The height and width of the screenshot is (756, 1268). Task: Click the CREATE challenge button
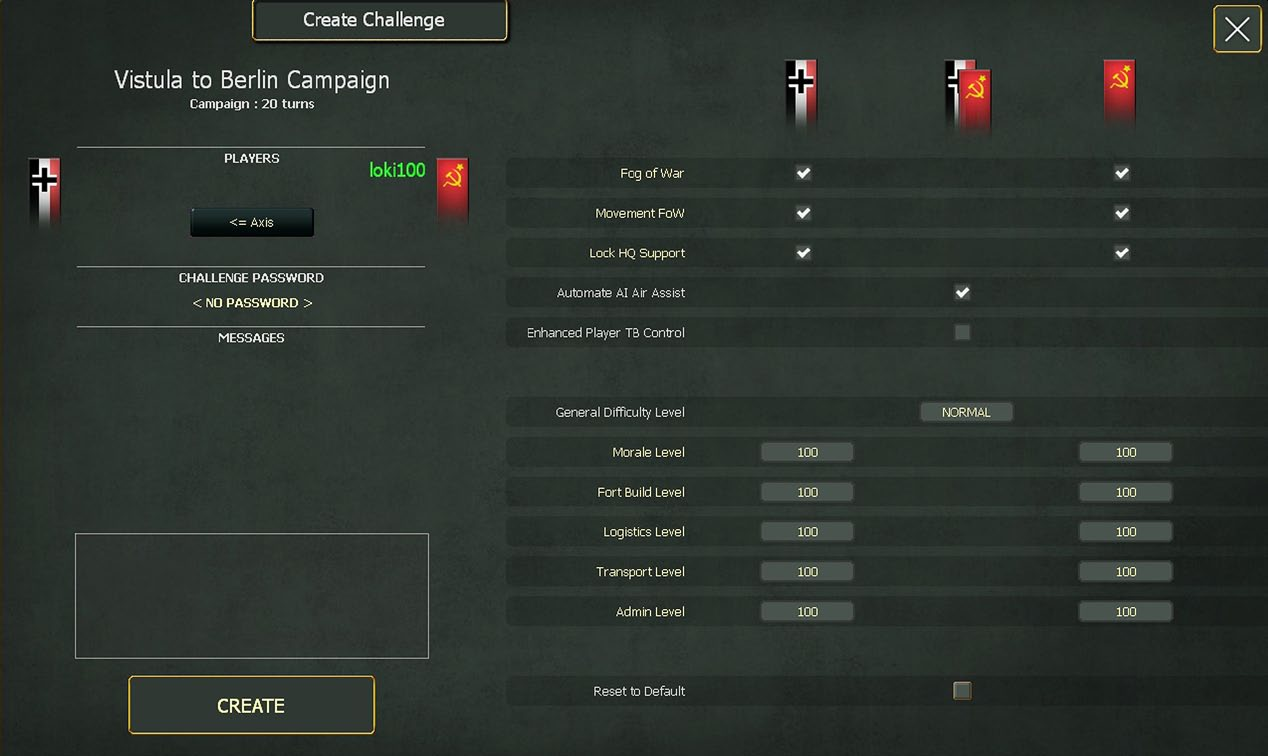[x=251, y=705]
